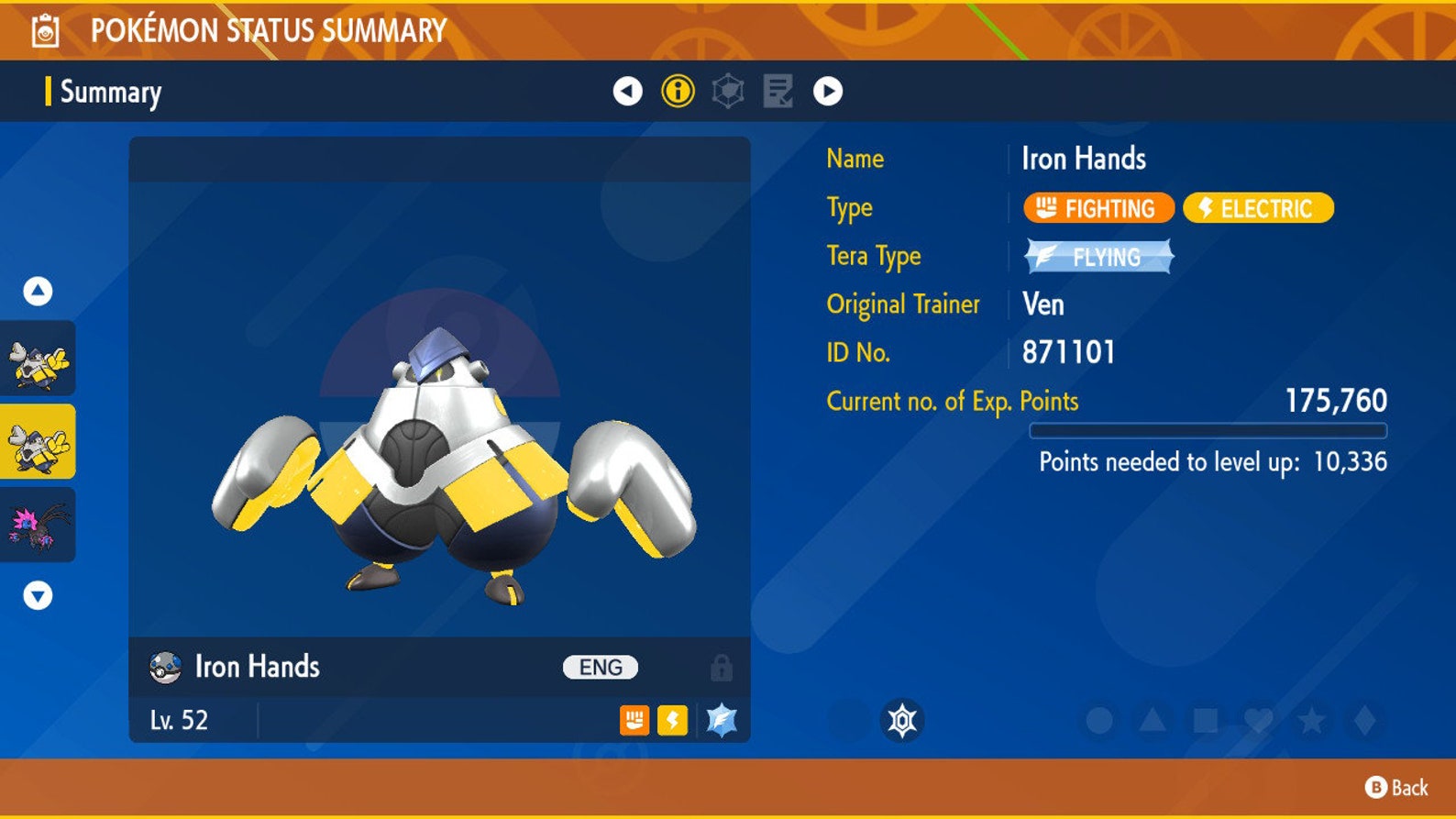Switch to the Summary tab

pyautogui.click(x=109, y=92)
